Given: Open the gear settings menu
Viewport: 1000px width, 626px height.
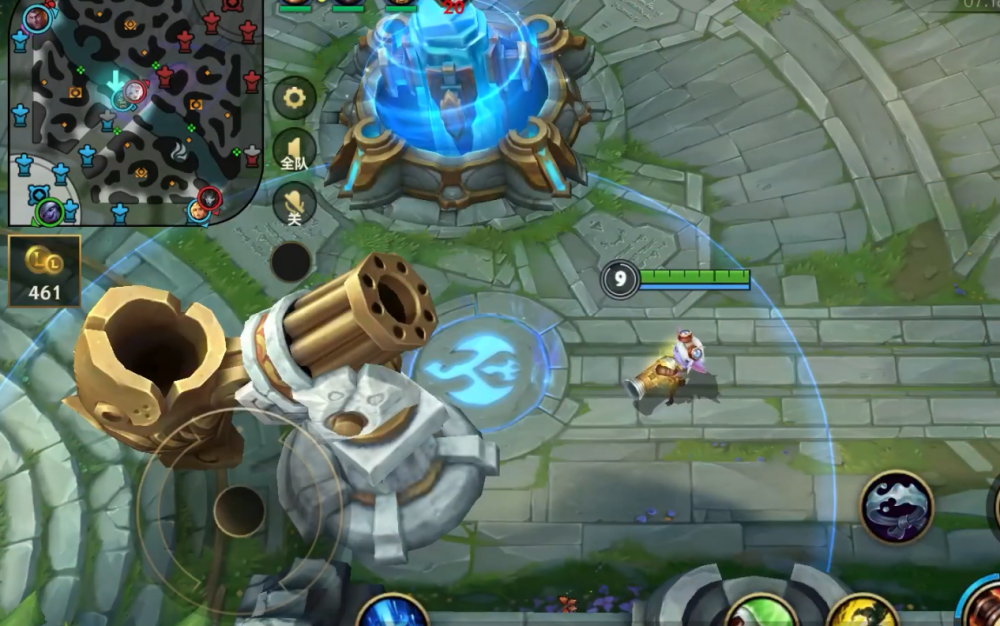Looking at the screenshot, I should (x=294, y=97).
